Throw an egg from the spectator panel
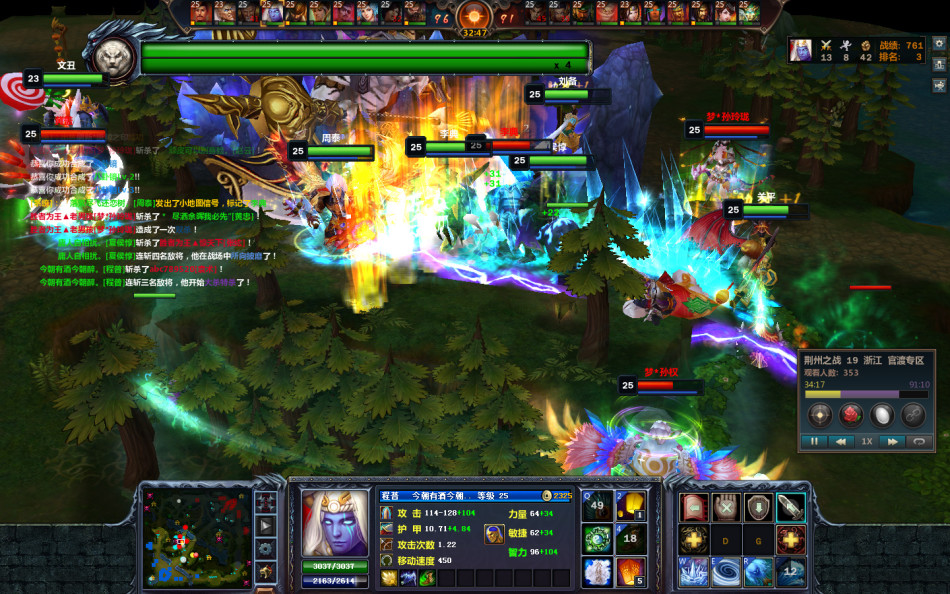950x594 pixels. pos(882,414)
